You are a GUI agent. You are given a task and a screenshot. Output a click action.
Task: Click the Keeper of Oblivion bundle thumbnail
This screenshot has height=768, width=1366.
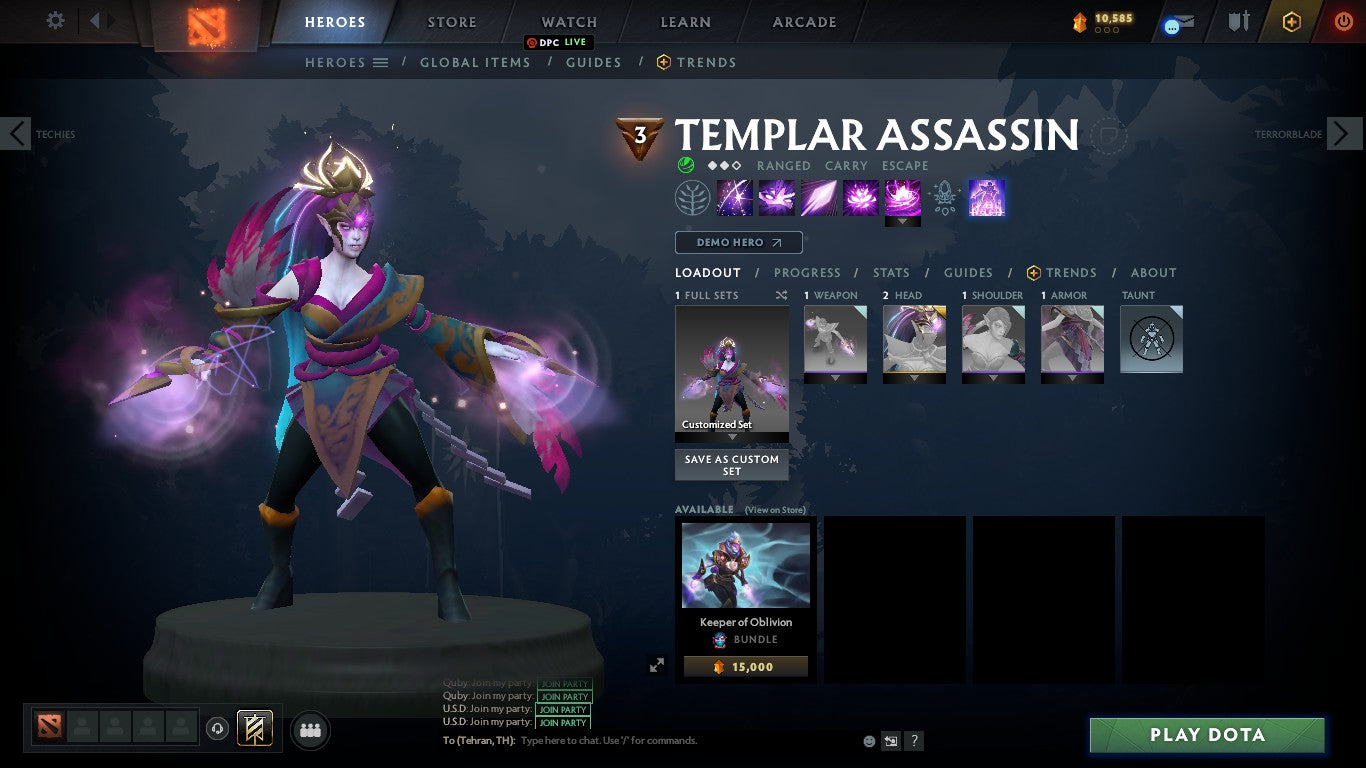[745, 564]
